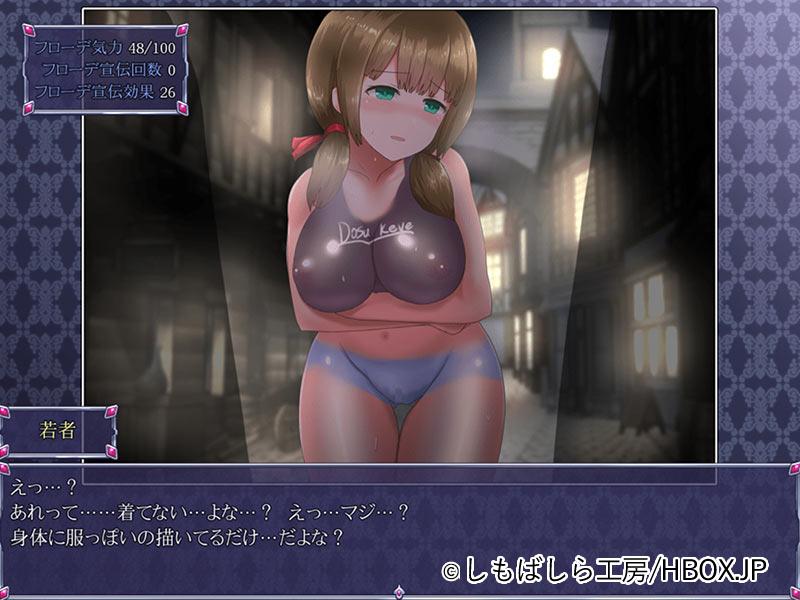Advance the dialogue in the message window
This screenshot has width=800, height=600.
click(x=300, y=510)
